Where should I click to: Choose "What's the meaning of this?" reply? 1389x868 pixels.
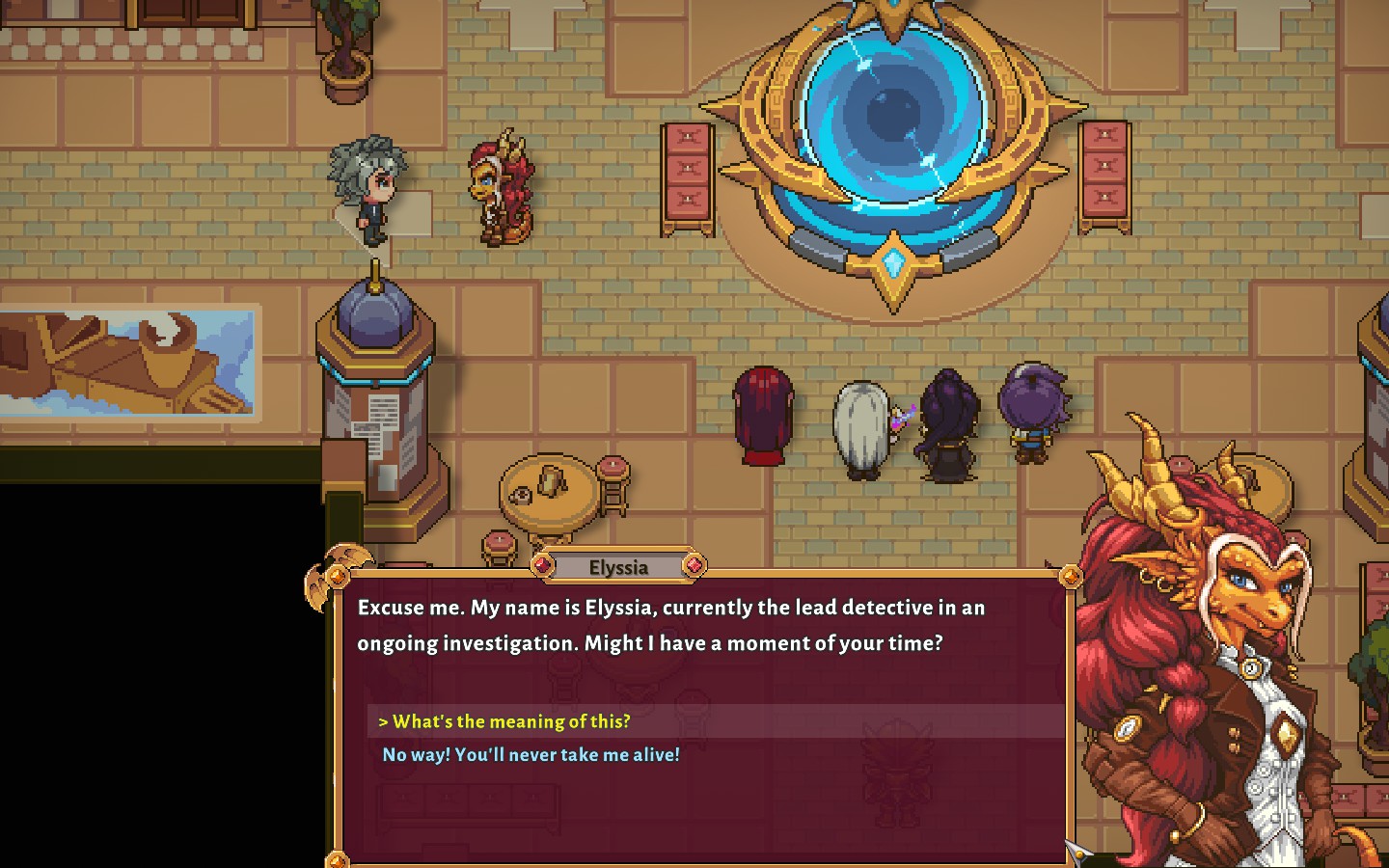coord(511,721)
